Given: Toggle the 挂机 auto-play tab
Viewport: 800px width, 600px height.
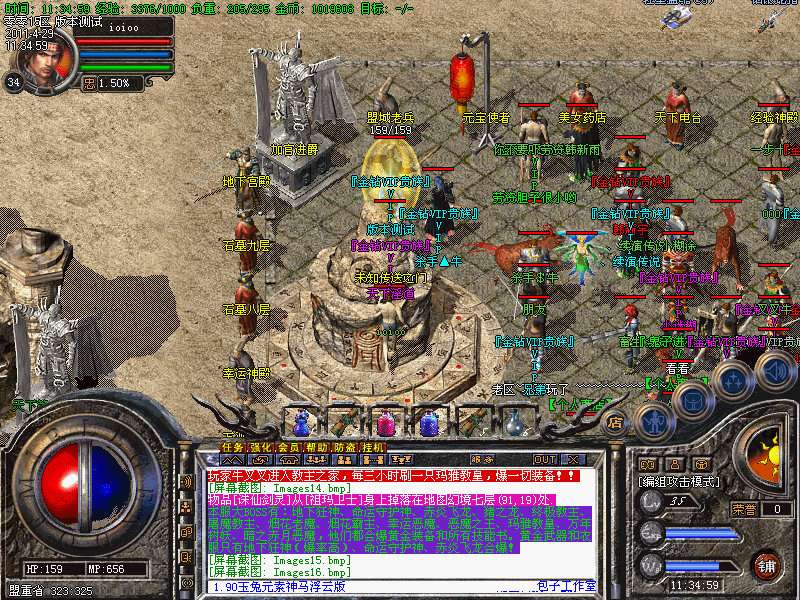Looking at the screenshot, I should click(373, 447).
